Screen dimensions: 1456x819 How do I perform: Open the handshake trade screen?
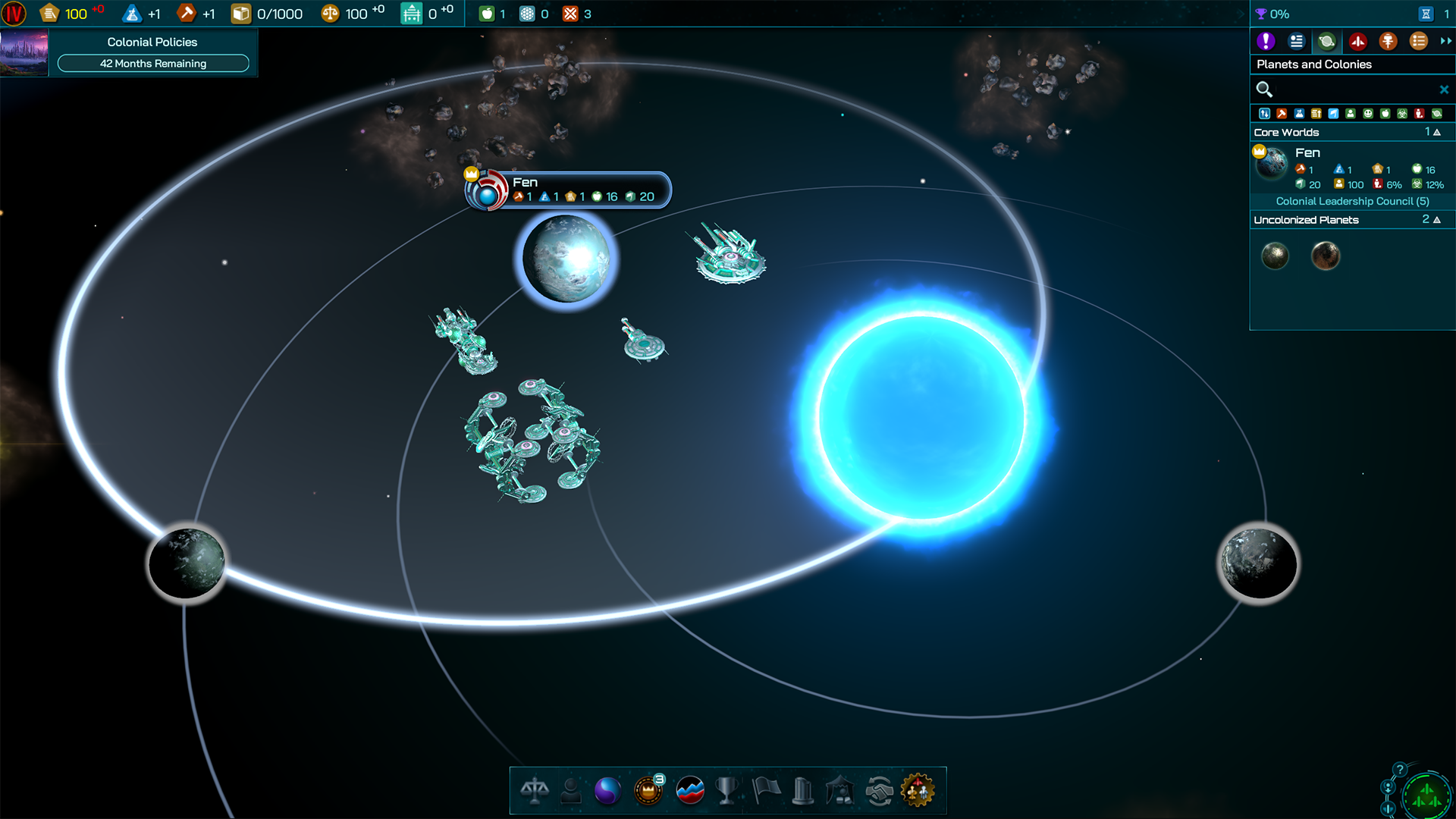point(879,791)
